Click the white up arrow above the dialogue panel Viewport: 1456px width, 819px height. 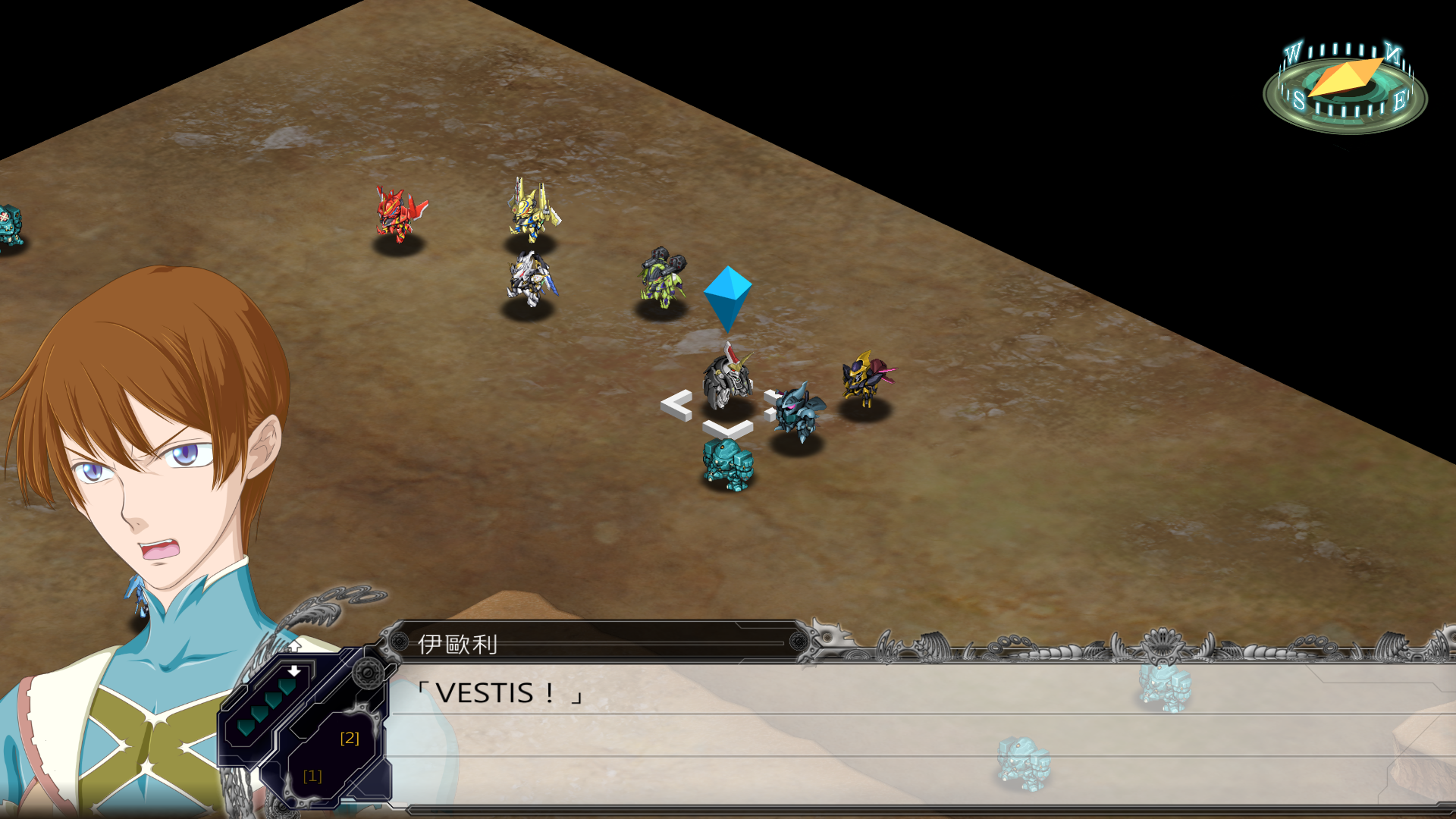[294, 645]
